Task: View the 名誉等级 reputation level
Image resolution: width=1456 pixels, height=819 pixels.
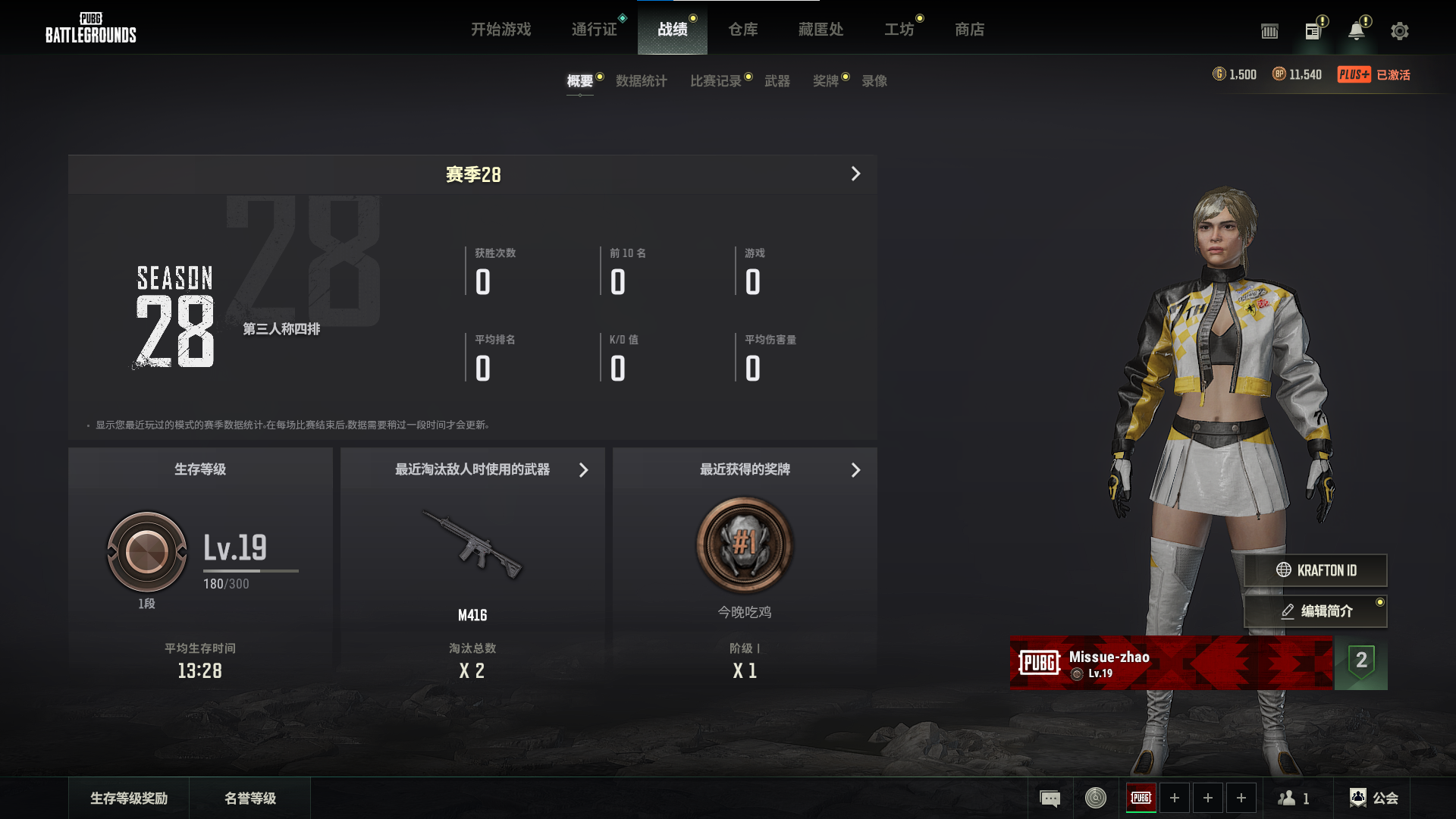Action: point(250,798)
